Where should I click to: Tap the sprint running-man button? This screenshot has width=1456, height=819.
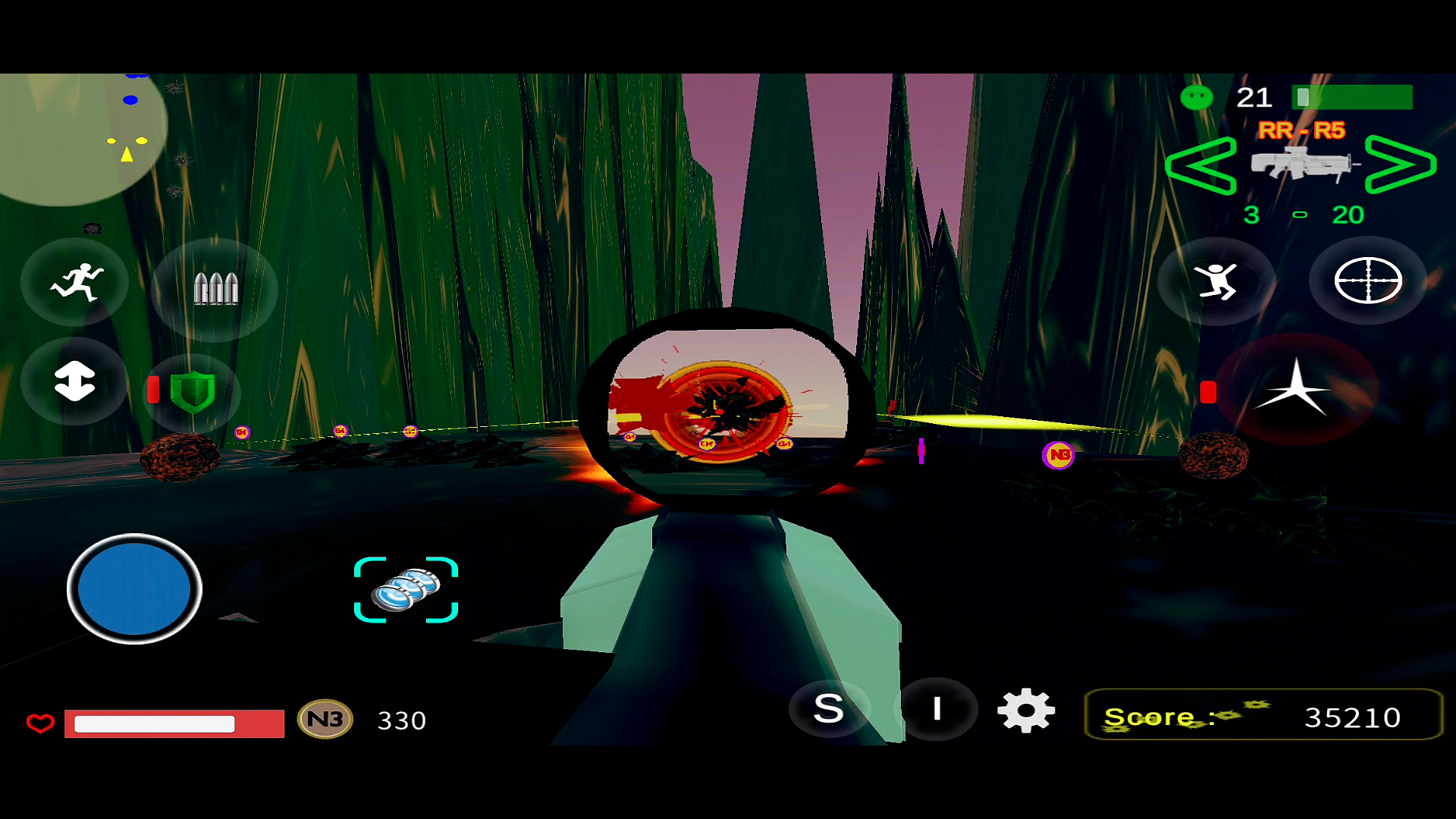tap(76, 283)
